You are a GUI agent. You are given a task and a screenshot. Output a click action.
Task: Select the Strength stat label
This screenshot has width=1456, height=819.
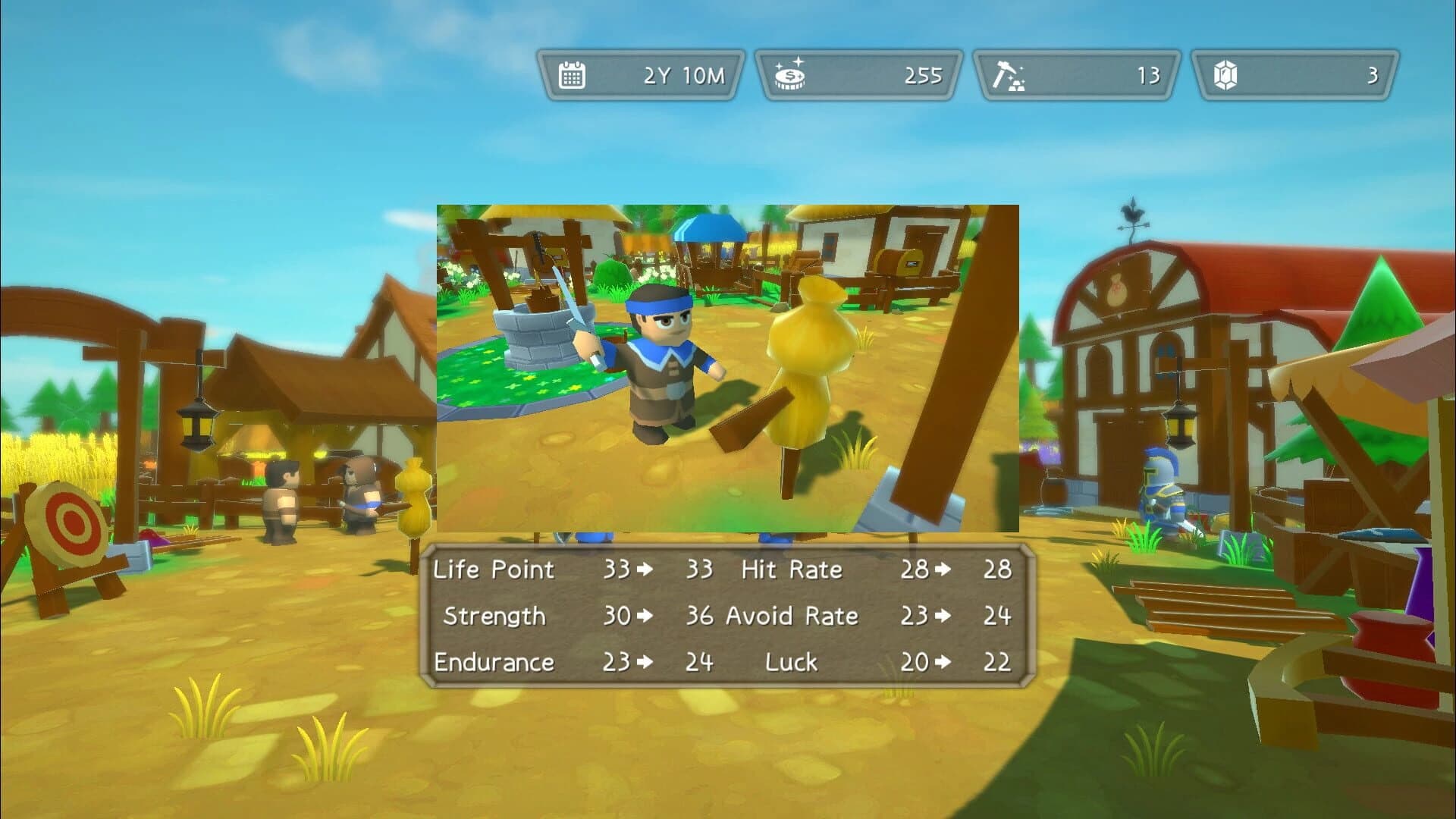coord(497,617)
